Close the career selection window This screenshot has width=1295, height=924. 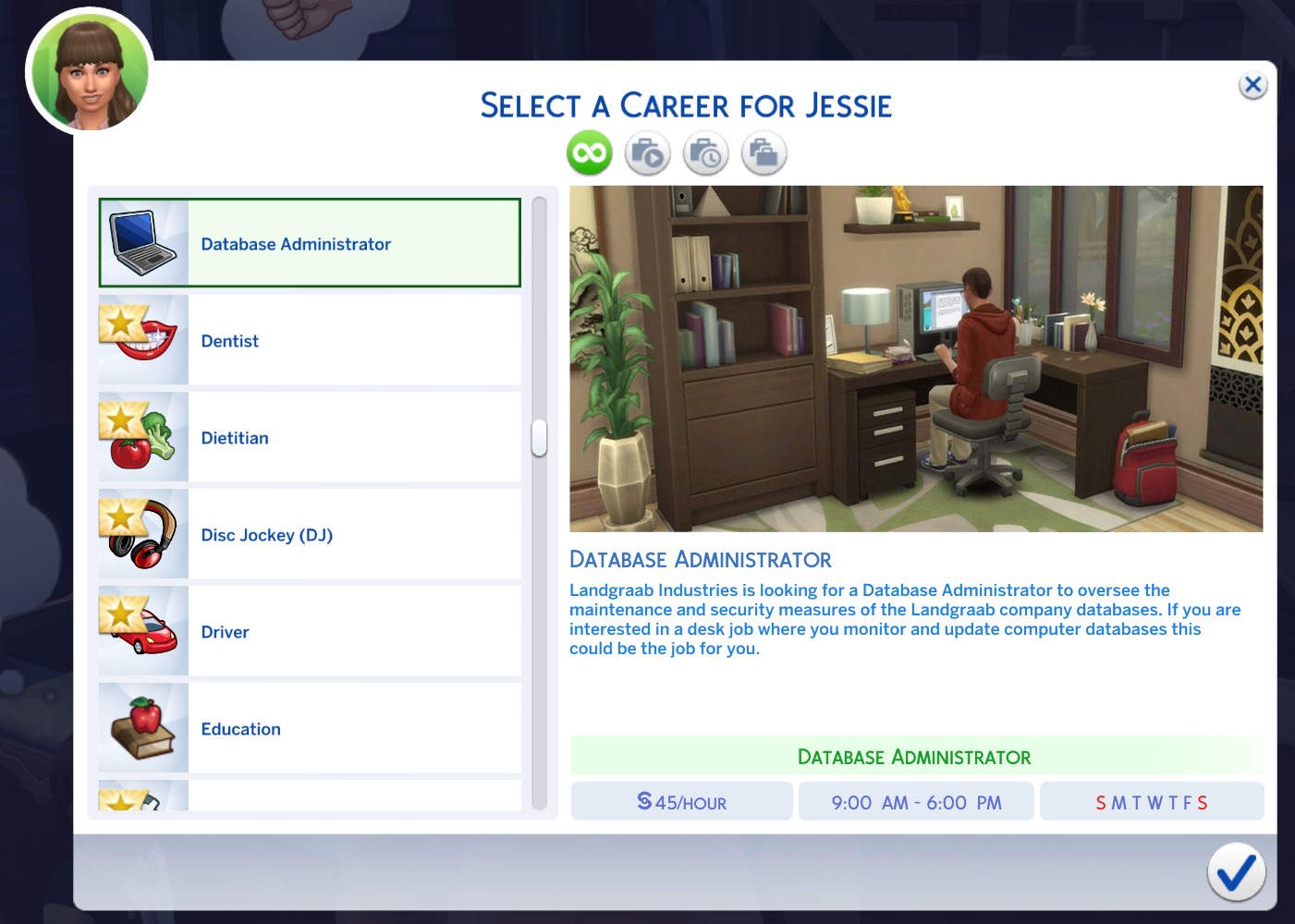[x=1252, y=84]
